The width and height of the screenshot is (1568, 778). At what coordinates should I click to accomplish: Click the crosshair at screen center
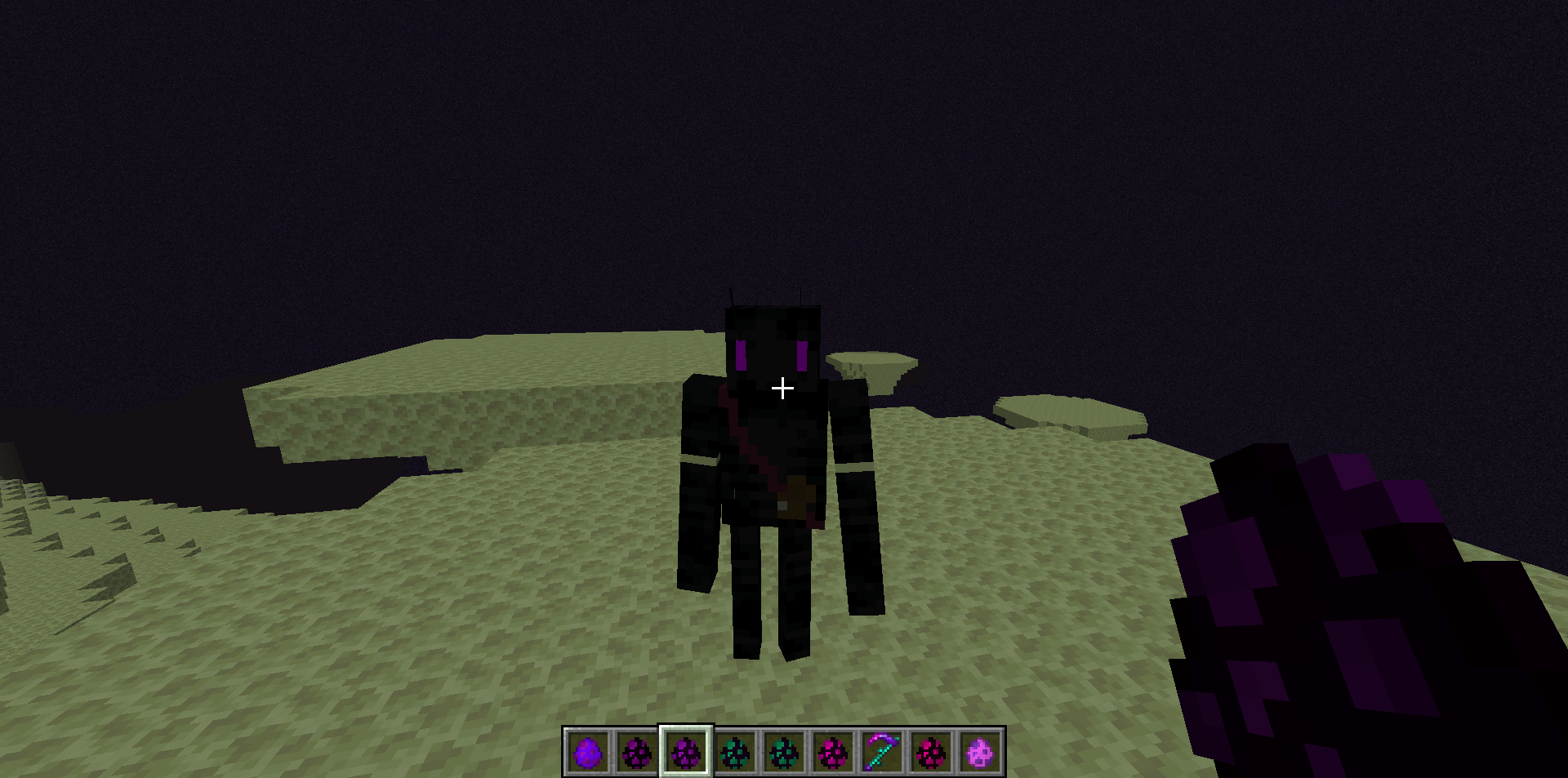[x=782, y=389]
